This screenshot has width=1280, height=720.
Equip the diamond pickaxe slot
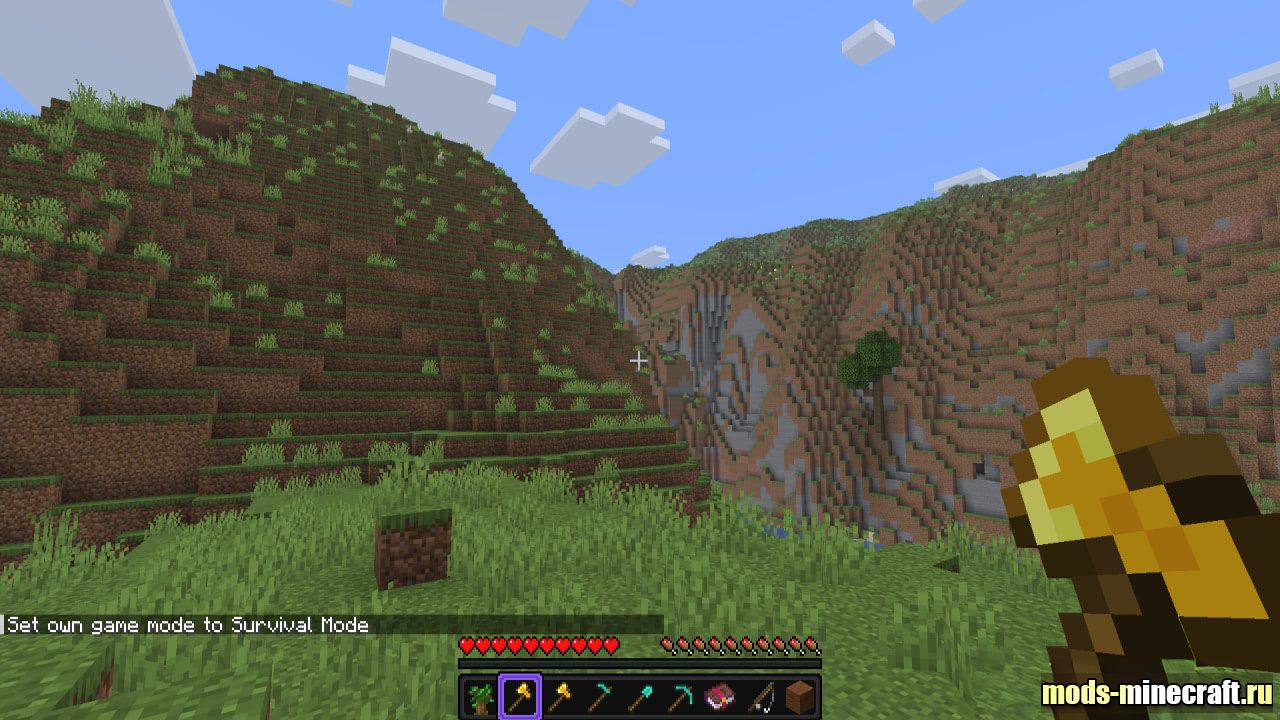pos(680,696)
